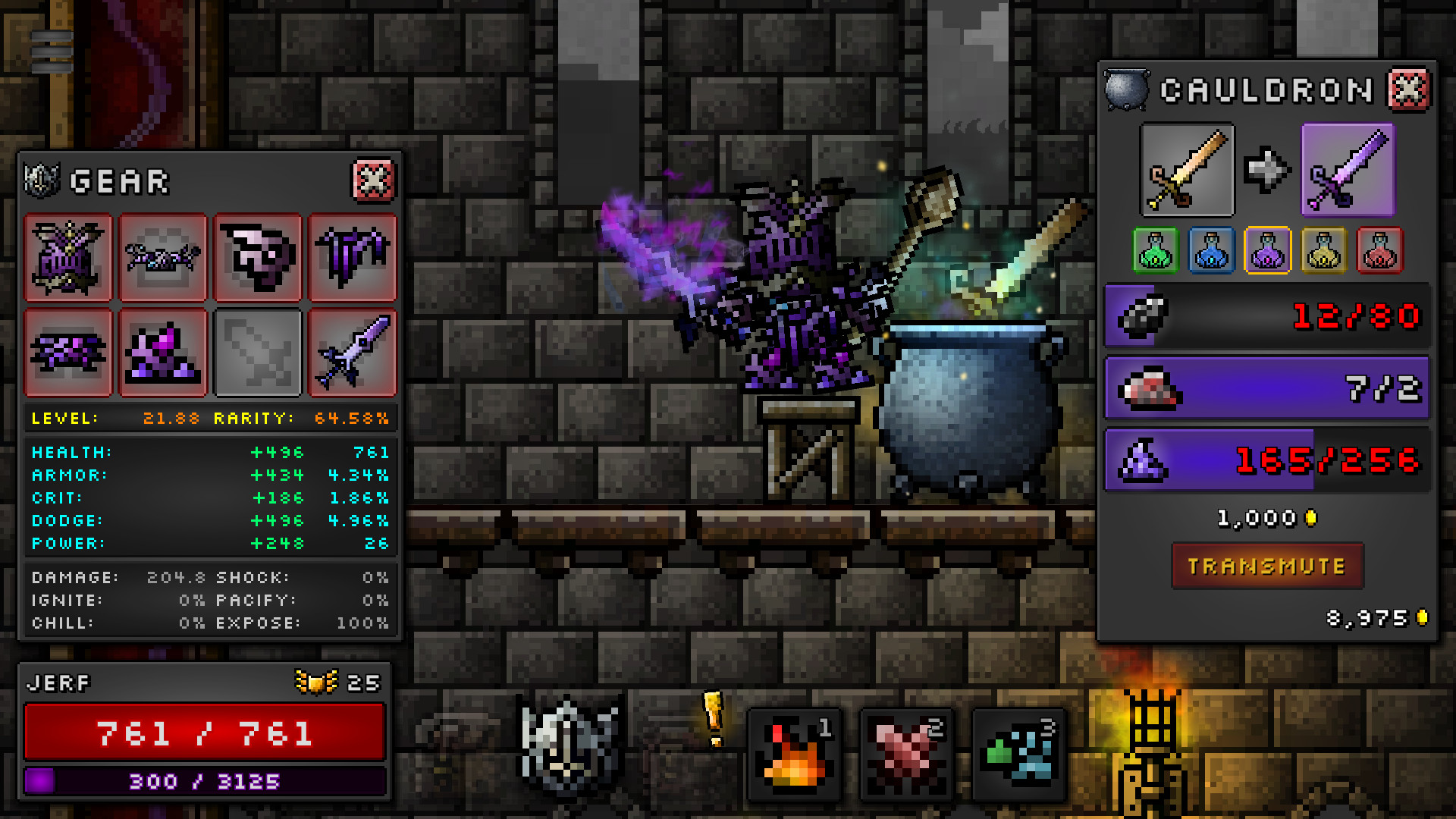Click the purple XP progress bar showing 300/3125
Viewport: 1456px width, 819px height.
(203, 780)
